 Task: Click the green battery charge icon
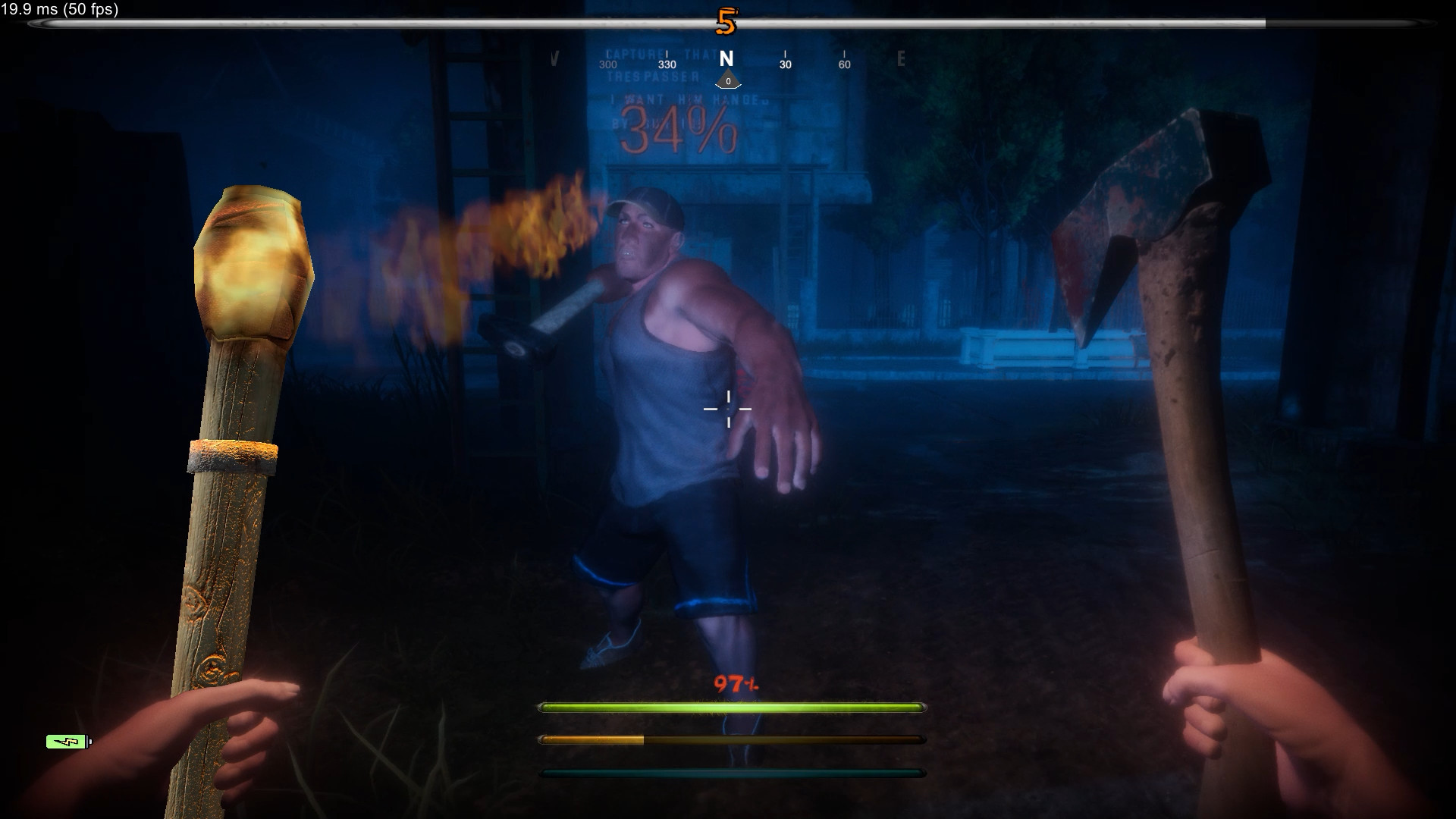(x=67, y=742)
